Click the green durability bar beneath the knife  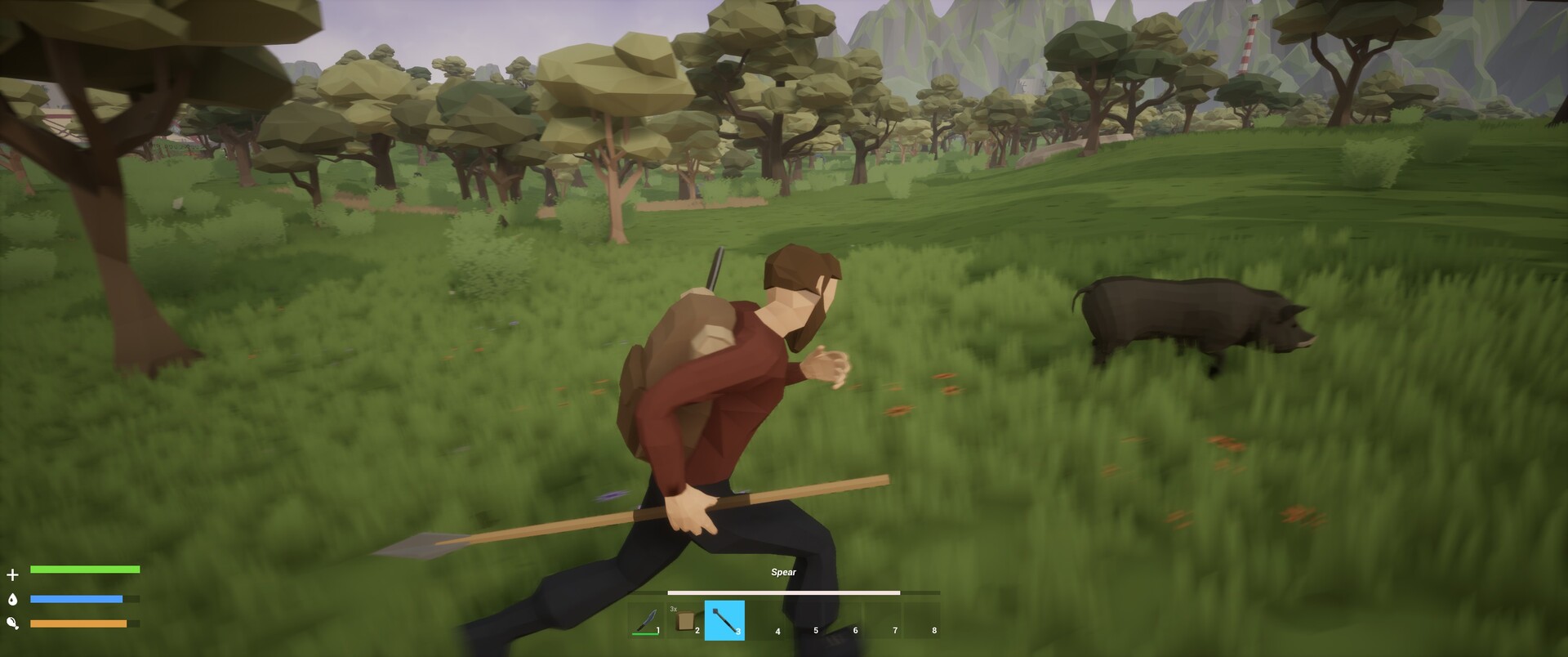point(645,632)
